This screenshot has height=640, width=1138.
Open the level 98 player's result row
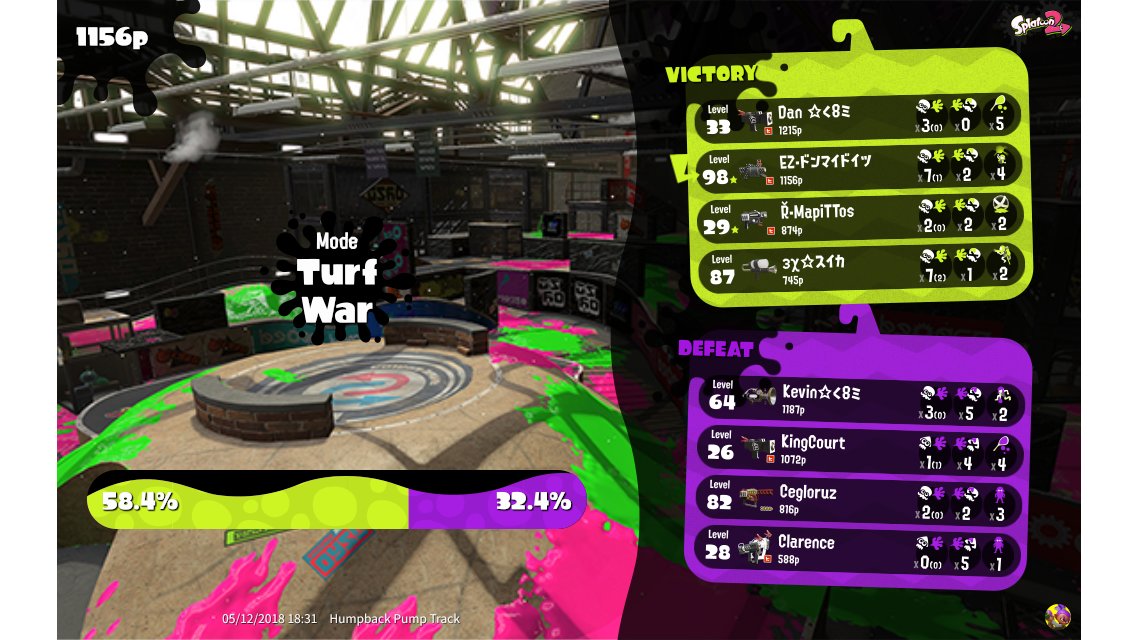[860, 166]
